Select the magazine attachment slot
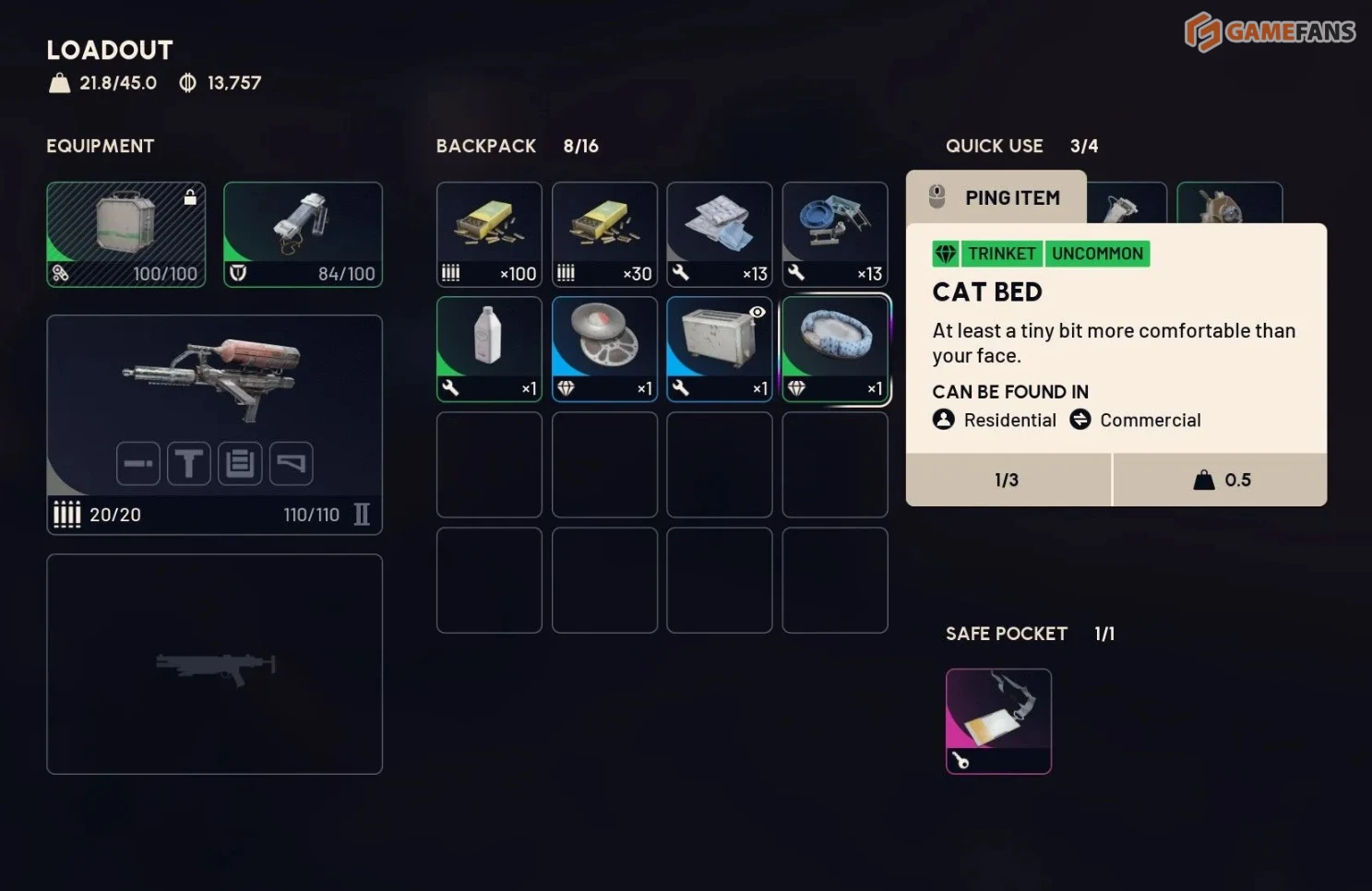 click(240, 463)
